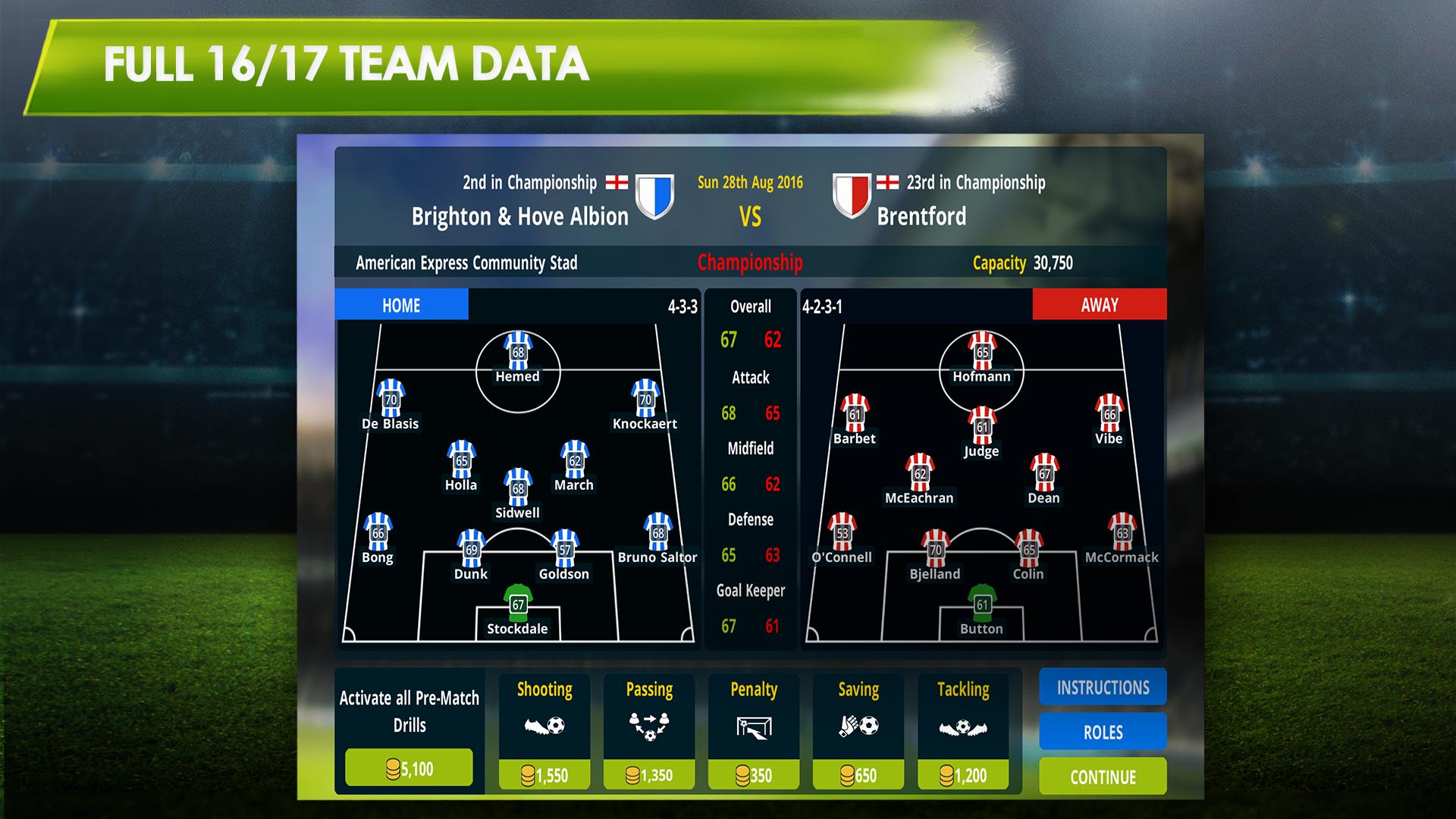Switch to the AWAY tab

point(1099,305)
